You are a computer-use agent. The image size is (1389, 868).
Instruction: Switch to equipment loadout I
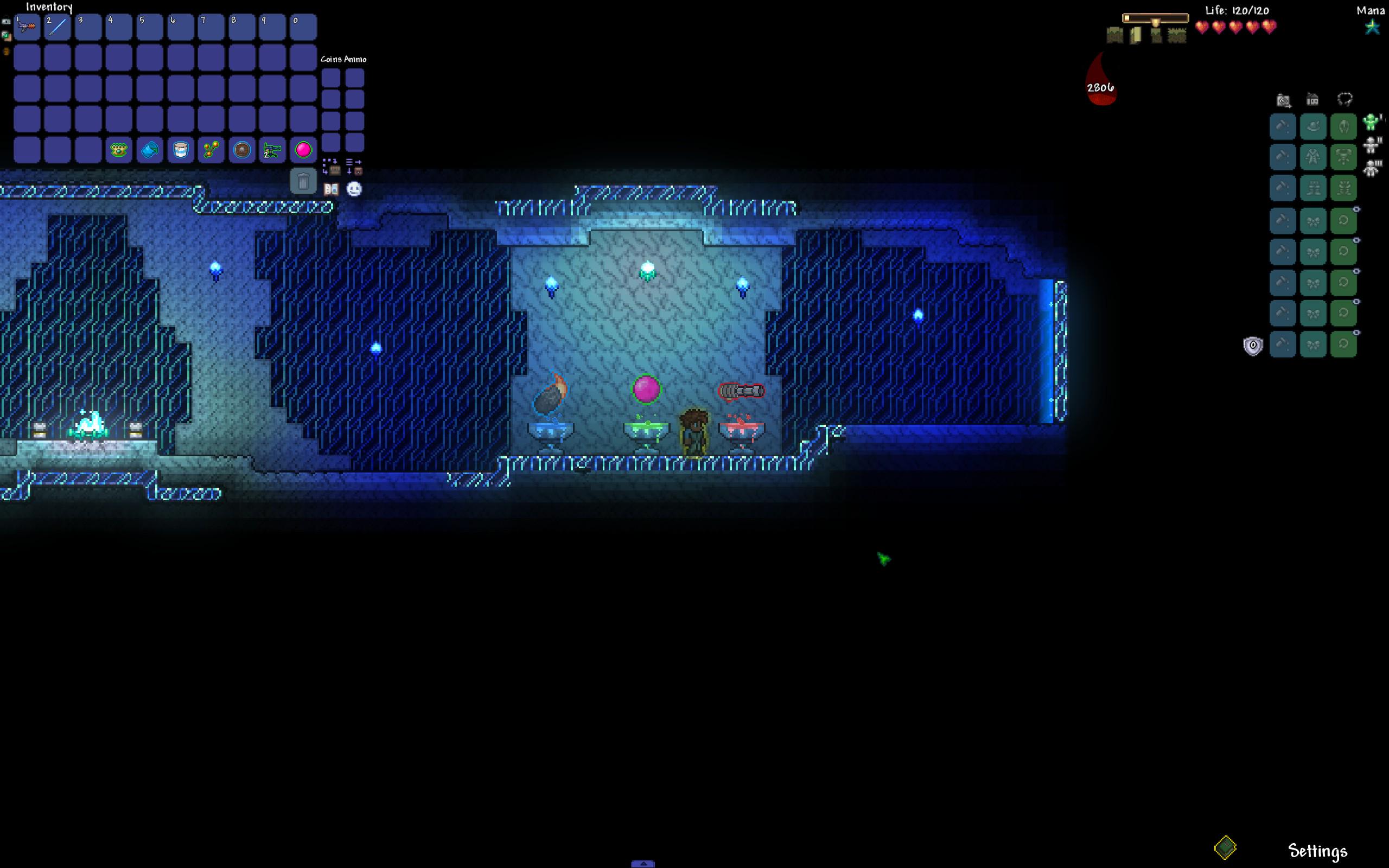point(1372,122)
